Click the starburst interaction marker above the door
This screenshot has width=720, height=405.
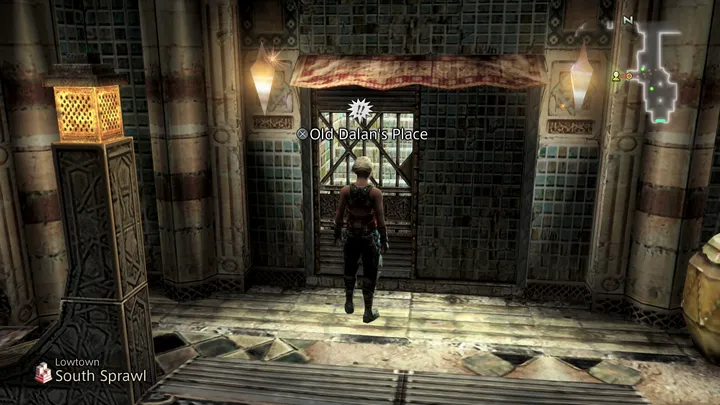point(358,108)
